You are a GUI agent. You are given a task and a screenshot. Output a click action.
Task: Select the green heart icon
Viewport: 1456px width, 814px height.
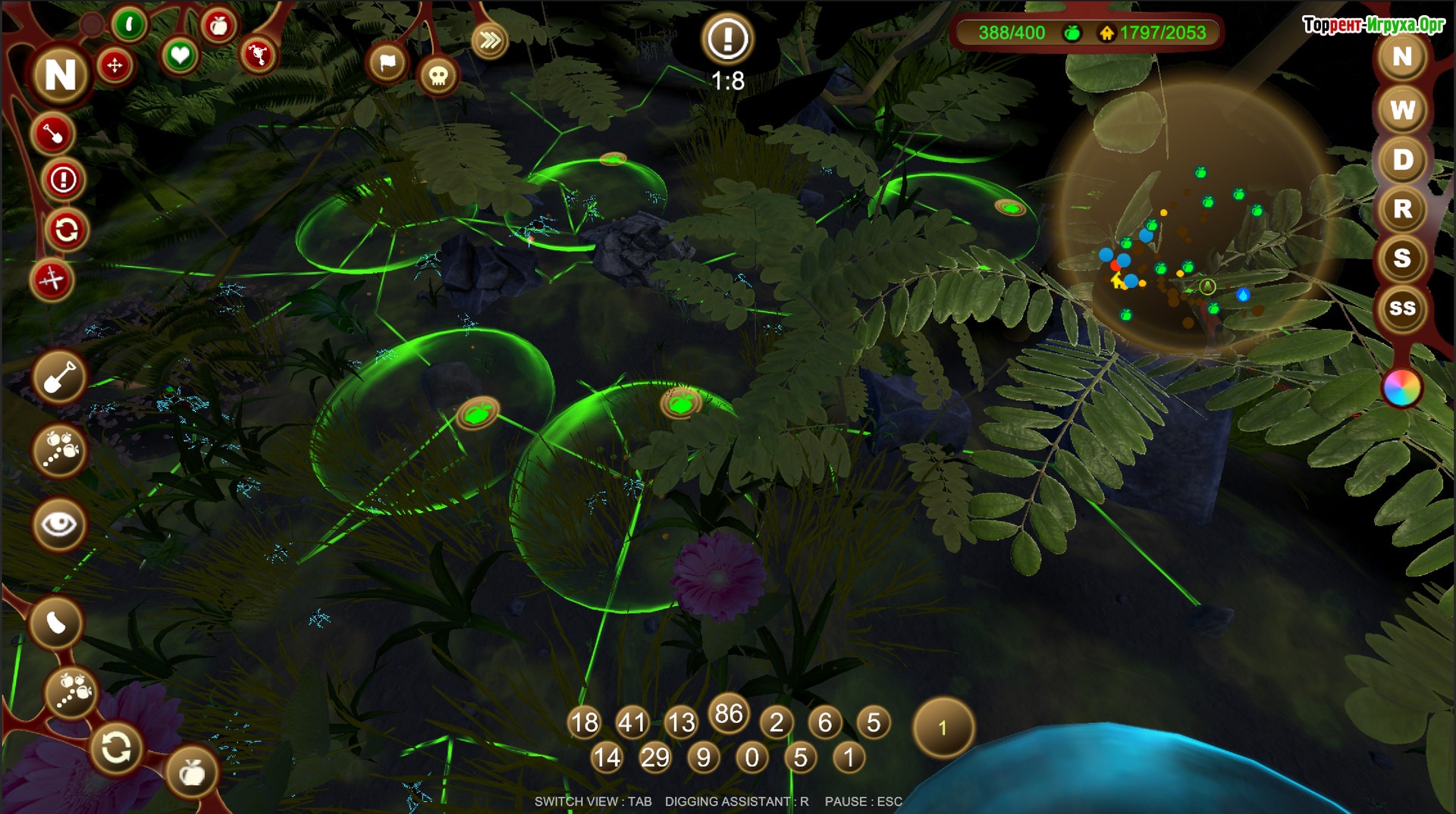coord(180,55)
